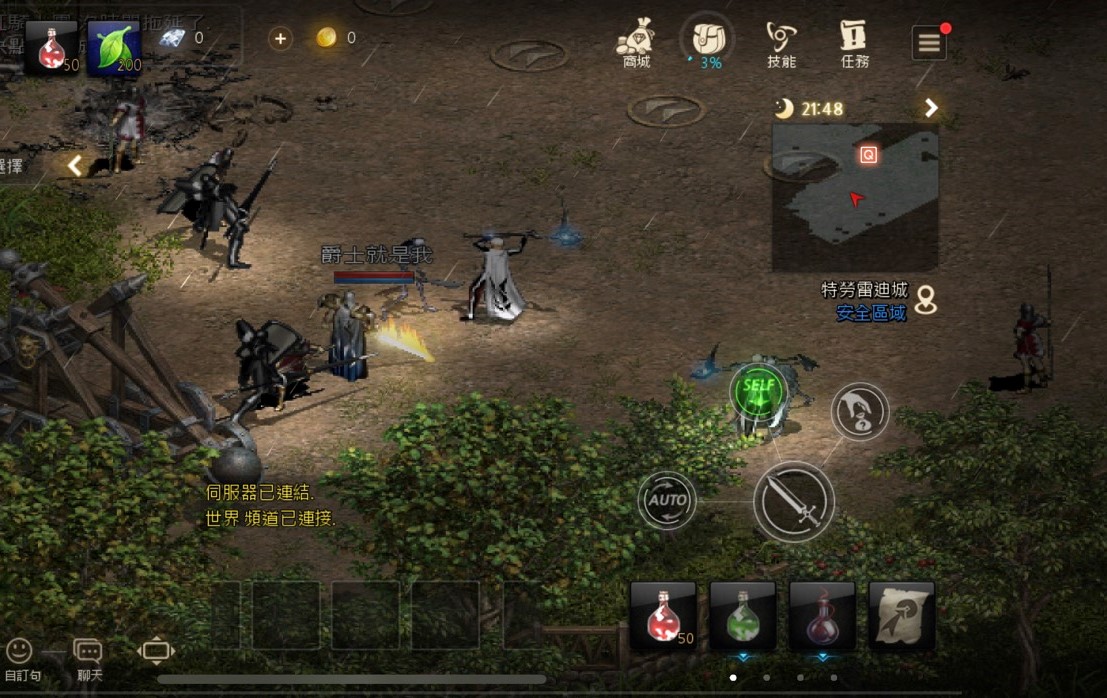Open the 商城 shop

pos(636,44)
